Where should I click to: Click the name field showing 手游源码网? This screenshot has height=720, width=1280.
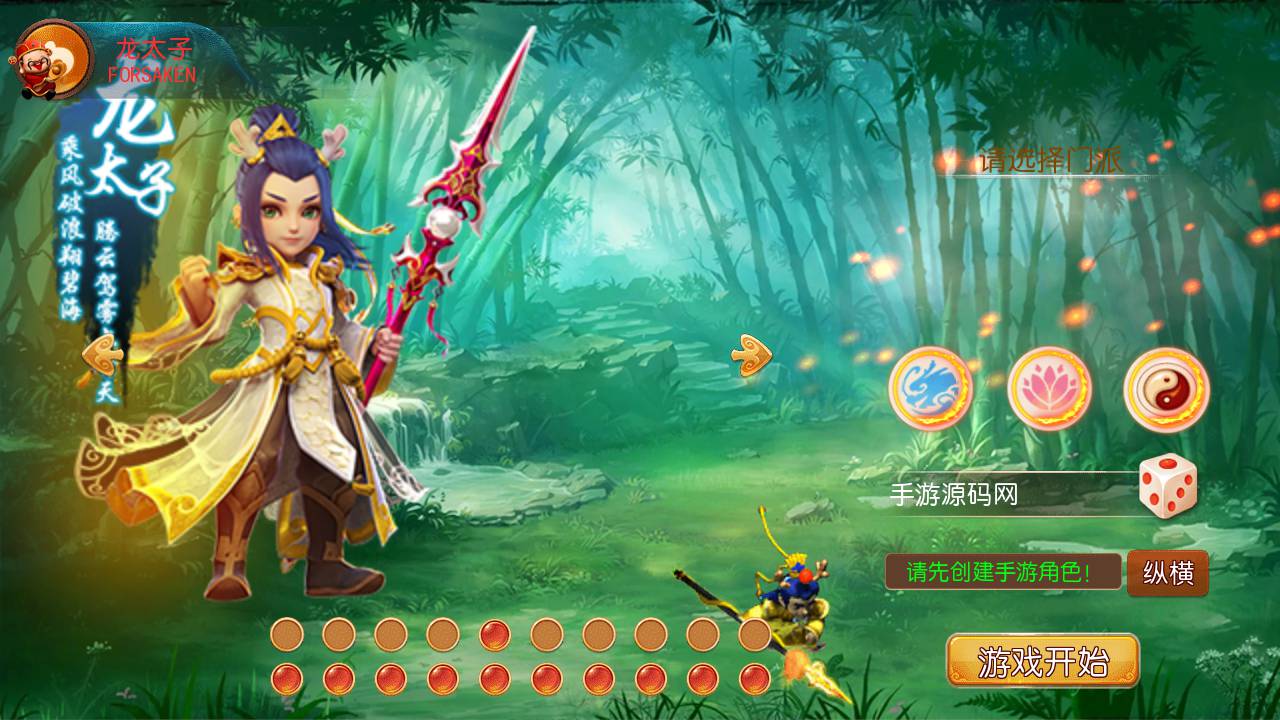(x=990, y=492)
